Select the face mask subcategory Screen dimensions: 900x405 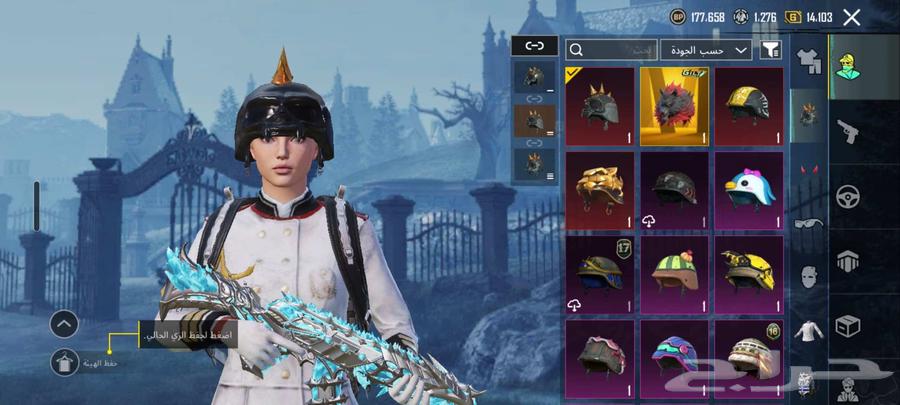[808, 275]
